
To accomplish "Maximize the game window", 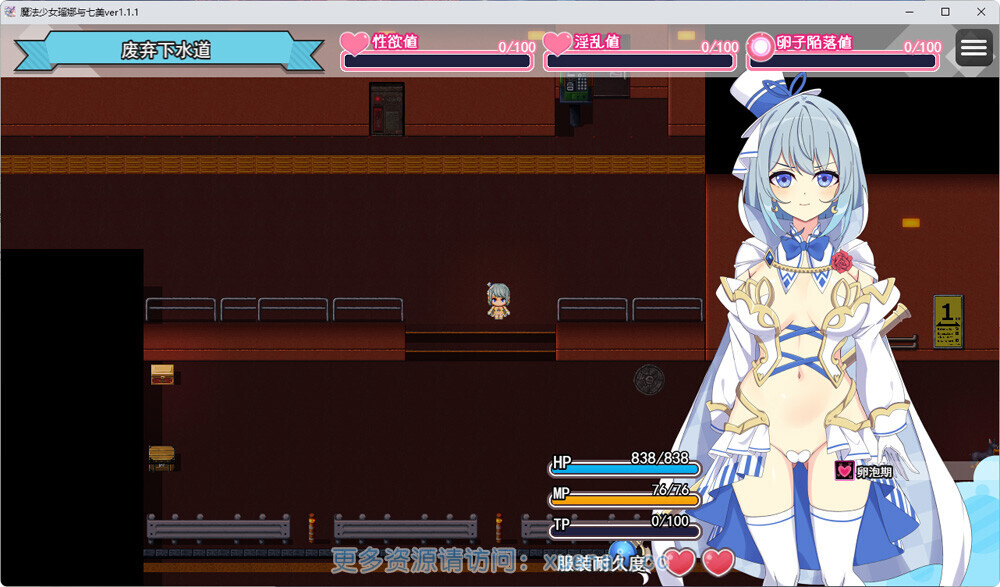I will point(945,11).
